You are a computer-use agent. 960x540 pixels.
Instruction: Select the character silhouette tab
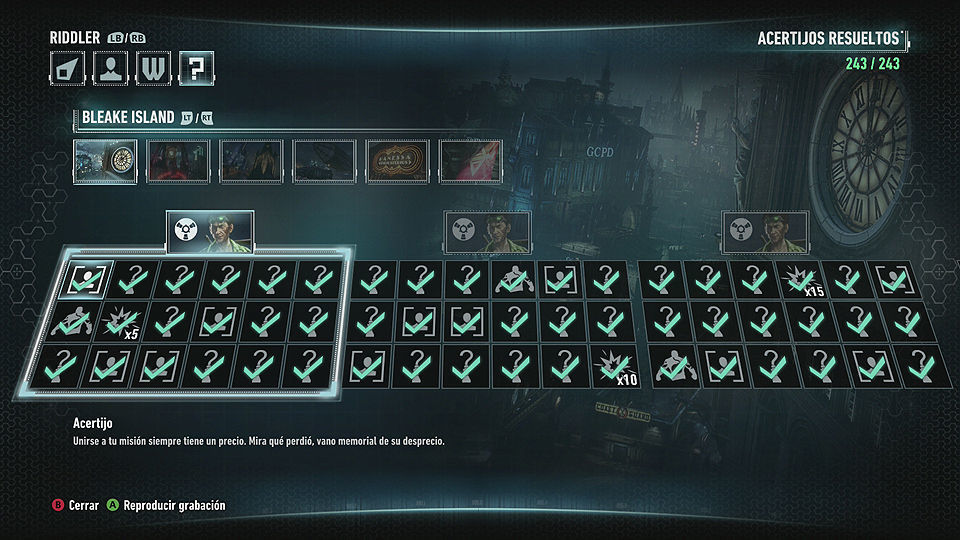109,68
